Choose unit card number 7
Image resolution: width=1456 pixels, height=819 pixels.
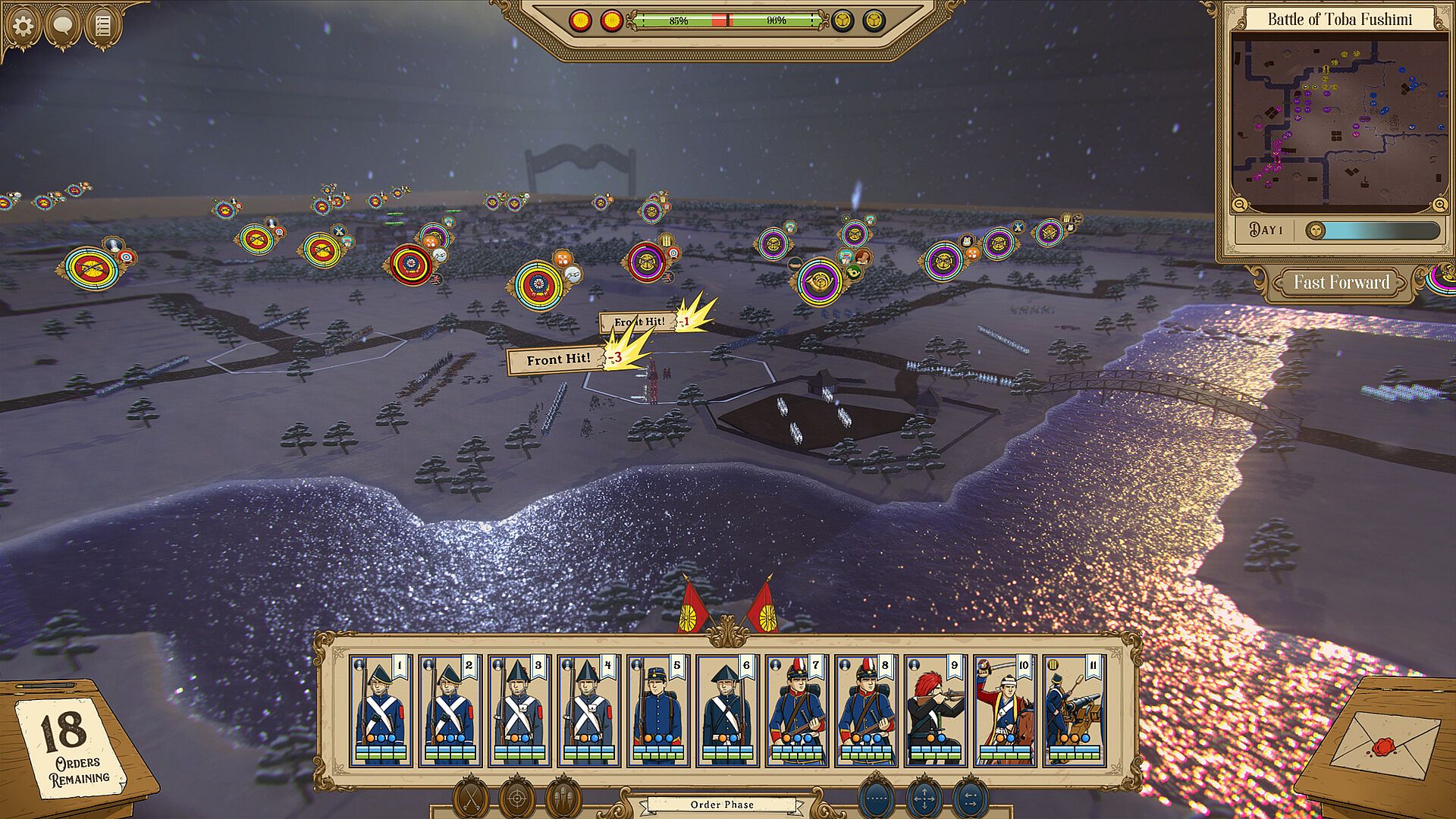pos(797,711)
